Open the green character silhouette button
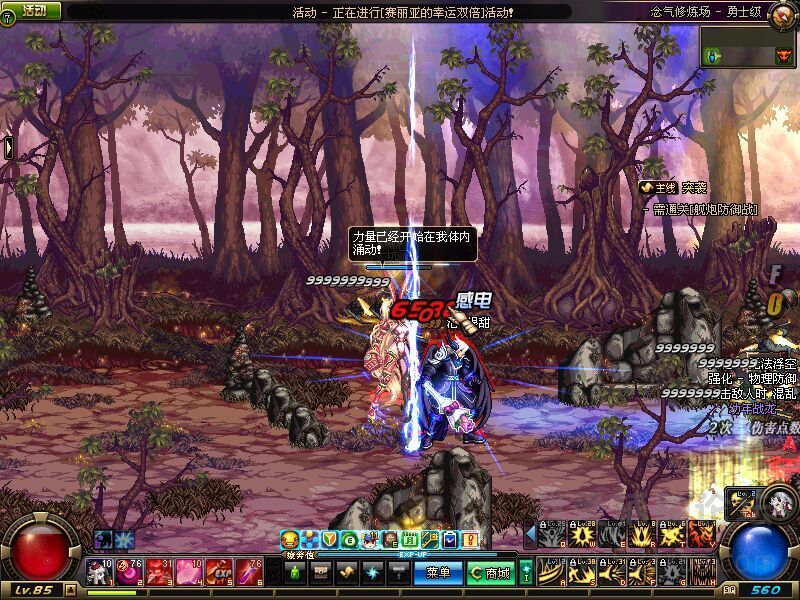This screenshot has width=800, height=600. 294,573
